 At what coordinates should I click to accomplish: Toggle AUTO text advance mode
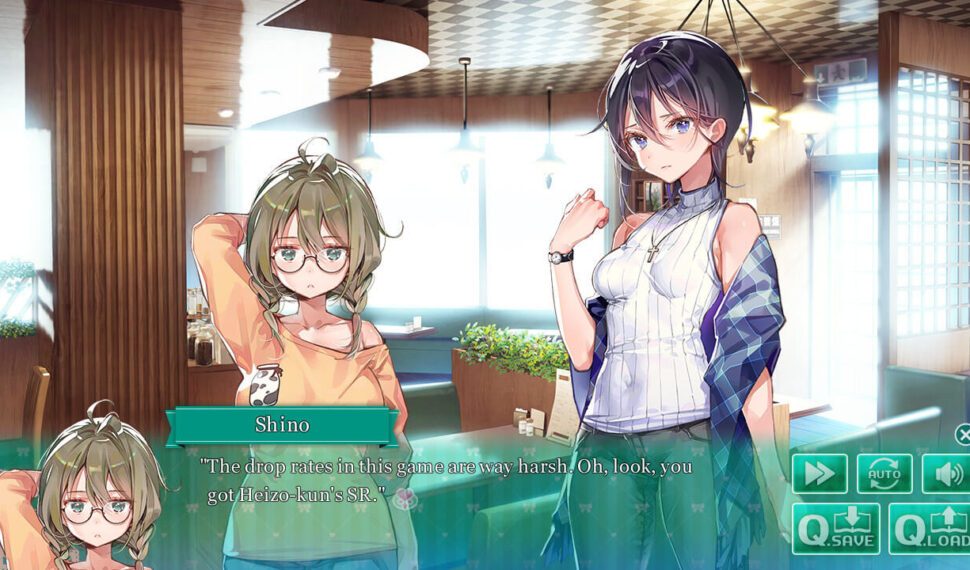[884, 473]
